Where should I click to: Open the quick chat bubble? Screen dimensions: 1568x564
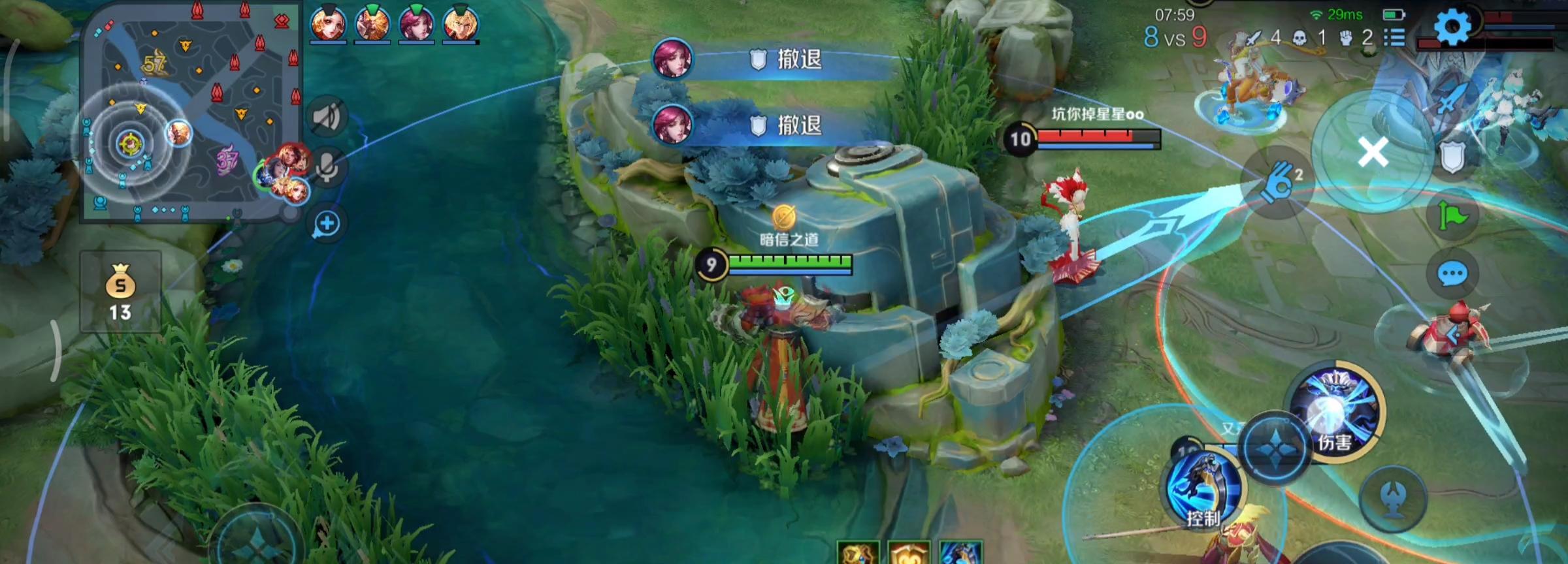pyautogui.click(x=1452, y=274)
